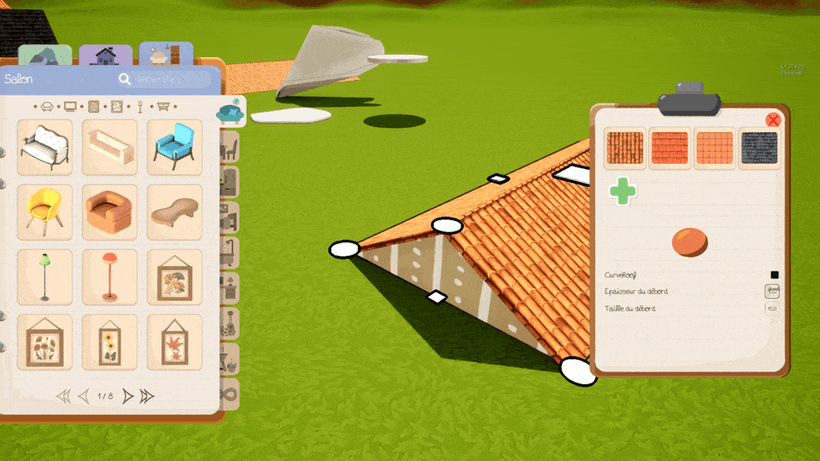Switch to the house building tab
This screenshot has width=820, height=461.
click(x=105, y=56)
